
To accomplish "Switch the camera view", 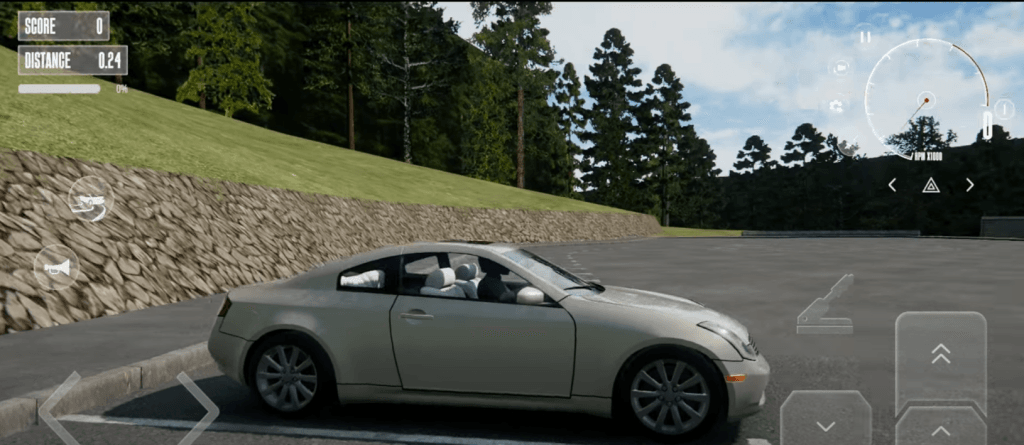I will click(x=840, y=68).
